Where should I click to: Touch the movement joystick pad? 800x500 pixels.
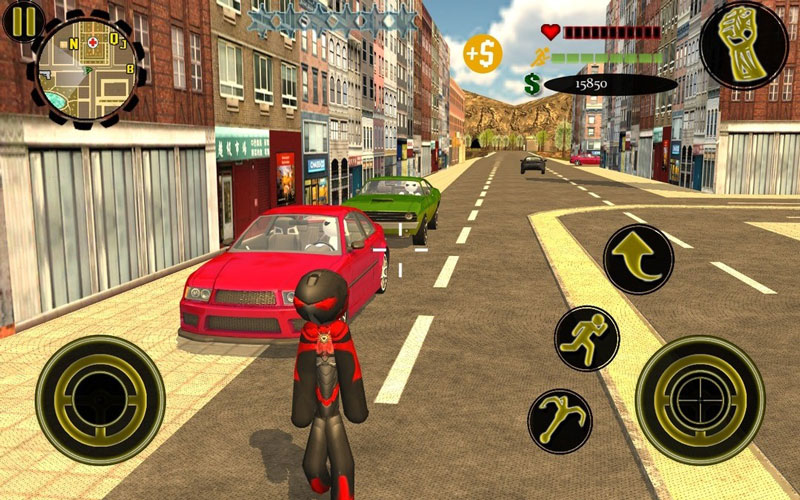(x=100, y=399)
